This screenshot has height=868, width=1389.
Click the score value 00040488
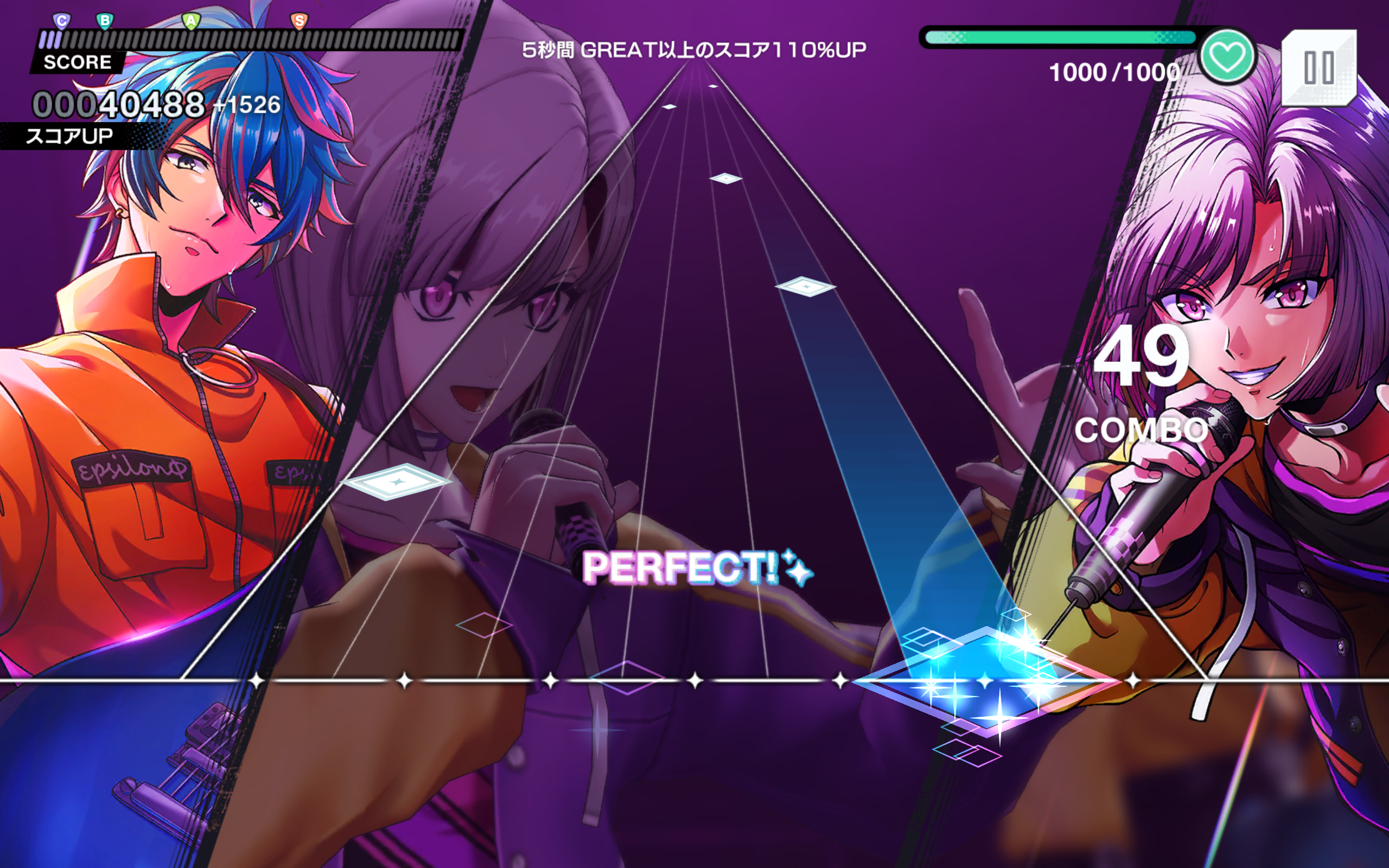(x=118, y=103)
